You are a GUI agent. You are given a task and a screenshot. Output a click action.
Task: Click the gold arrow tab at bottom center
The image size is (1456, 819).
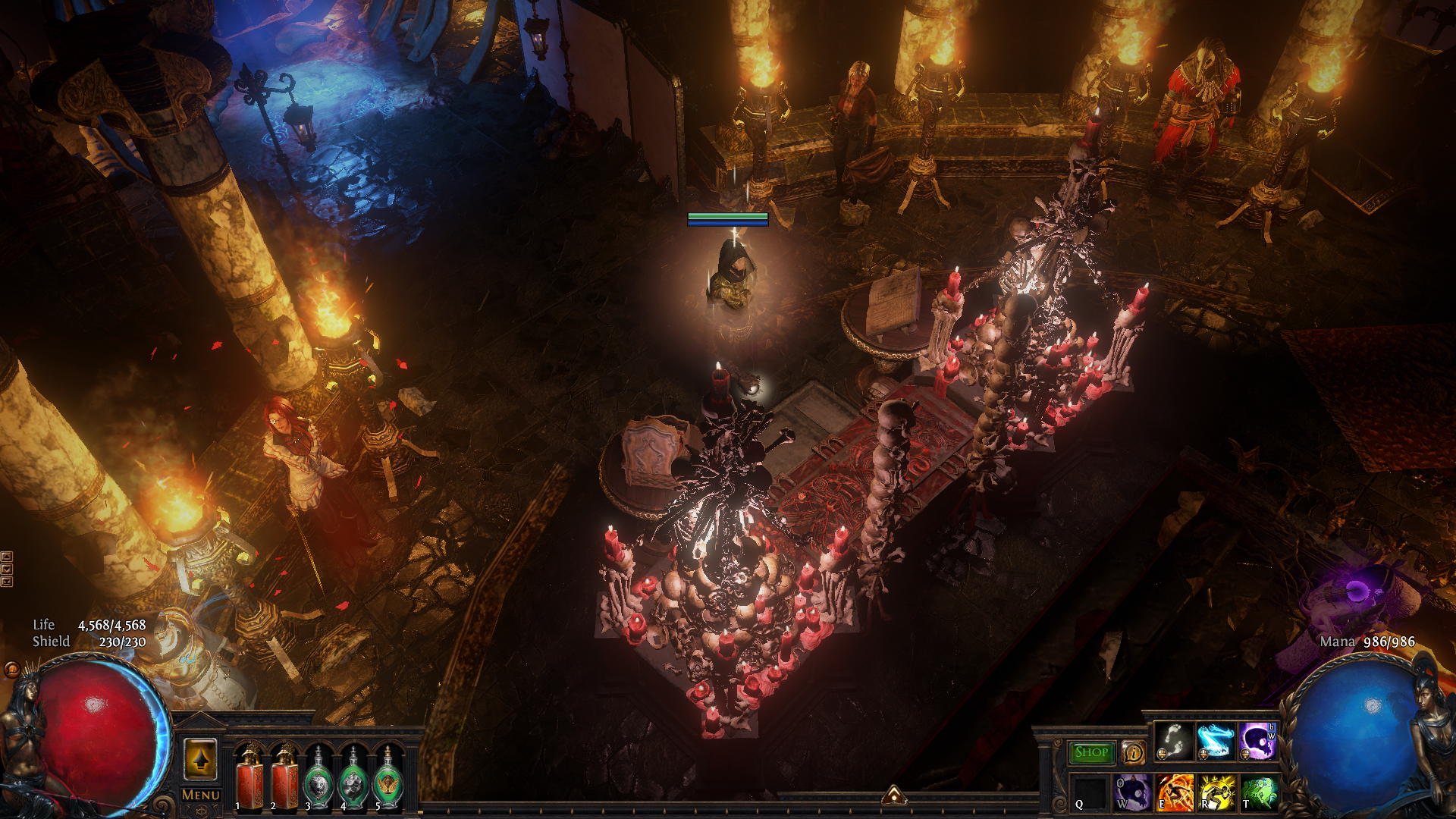tap(894, 795)
